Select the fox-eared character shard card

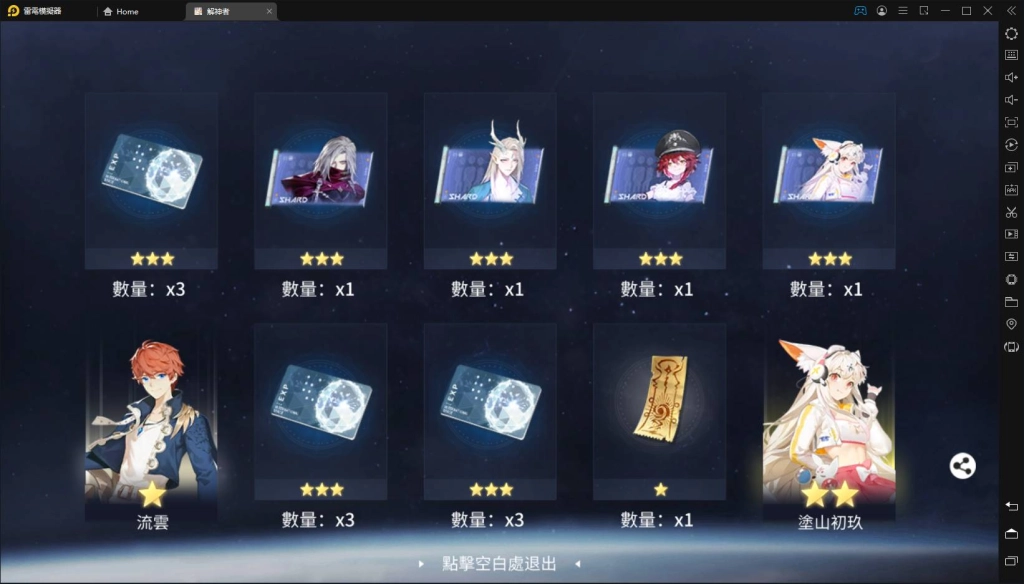pyautogui.click(x=829, y=180)
